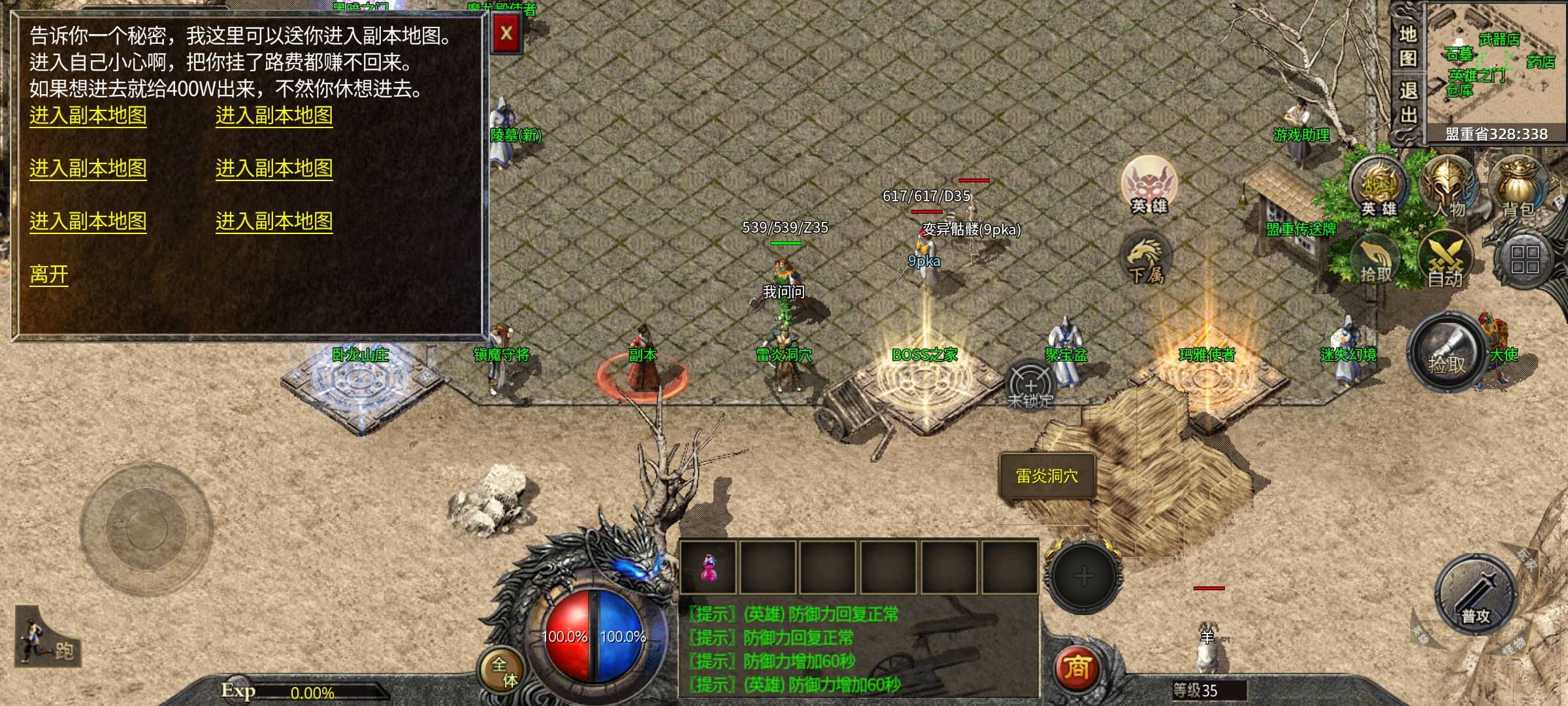Tap the large gauntlet 捡取 button
This screenshot has width=1568, height=706.
coord(1446,353)
